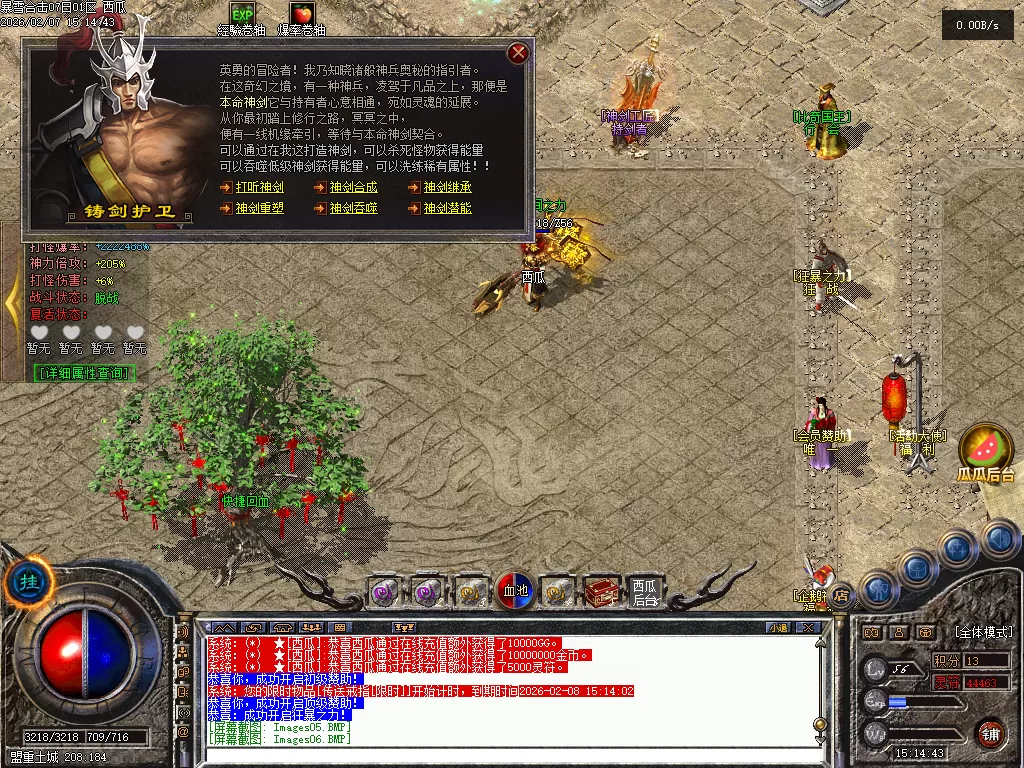Use the 血池 hotbar slot
The image size is (1024, 768).
[x=514, y=591]
